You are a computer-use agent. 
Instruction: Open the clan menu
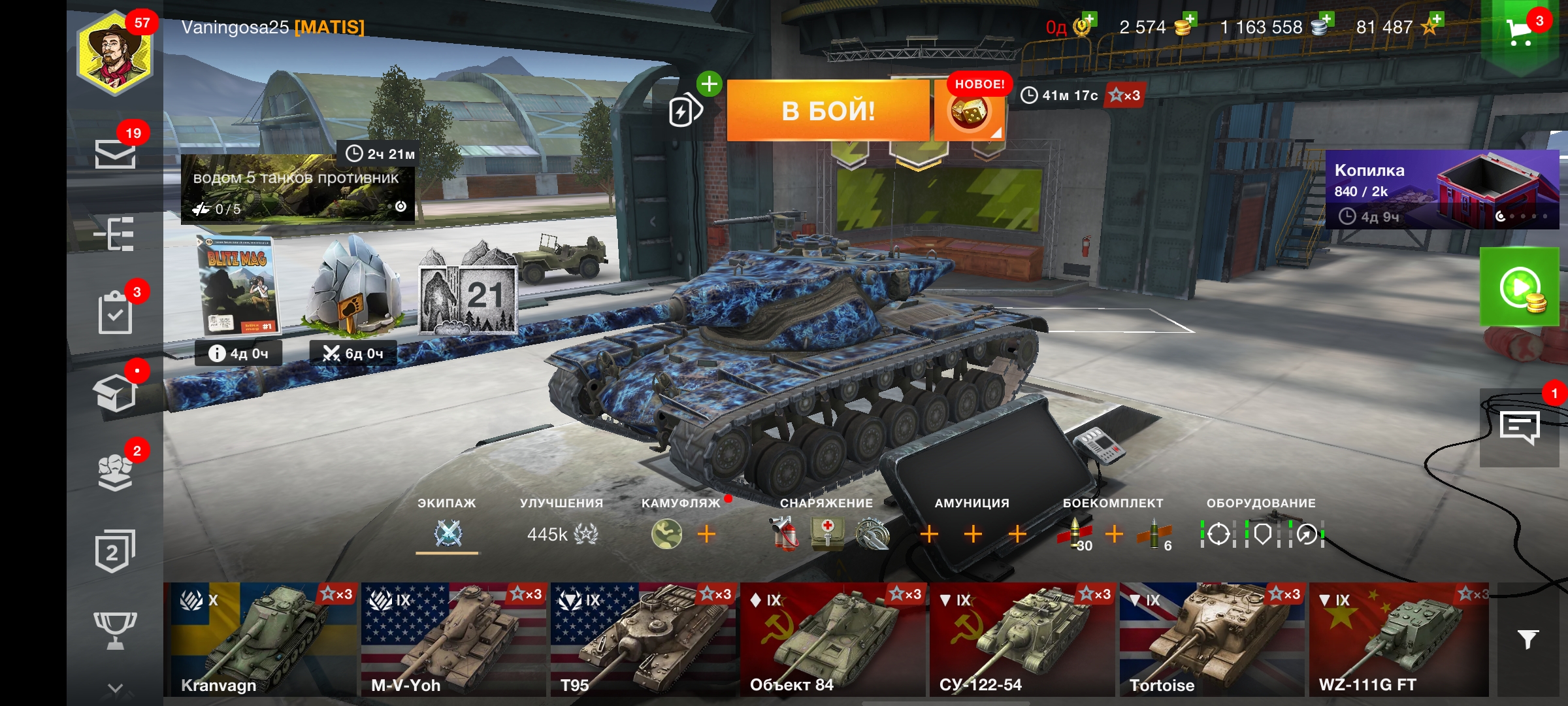[x=115, y=471]
